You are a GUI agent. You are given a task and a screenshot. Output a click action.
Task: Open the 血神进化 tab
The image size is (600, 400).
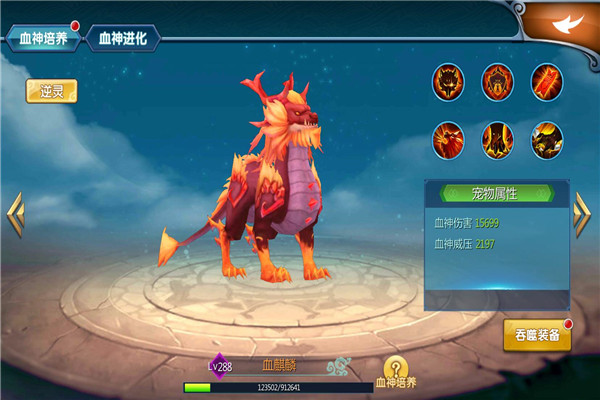tap(122, 39)
